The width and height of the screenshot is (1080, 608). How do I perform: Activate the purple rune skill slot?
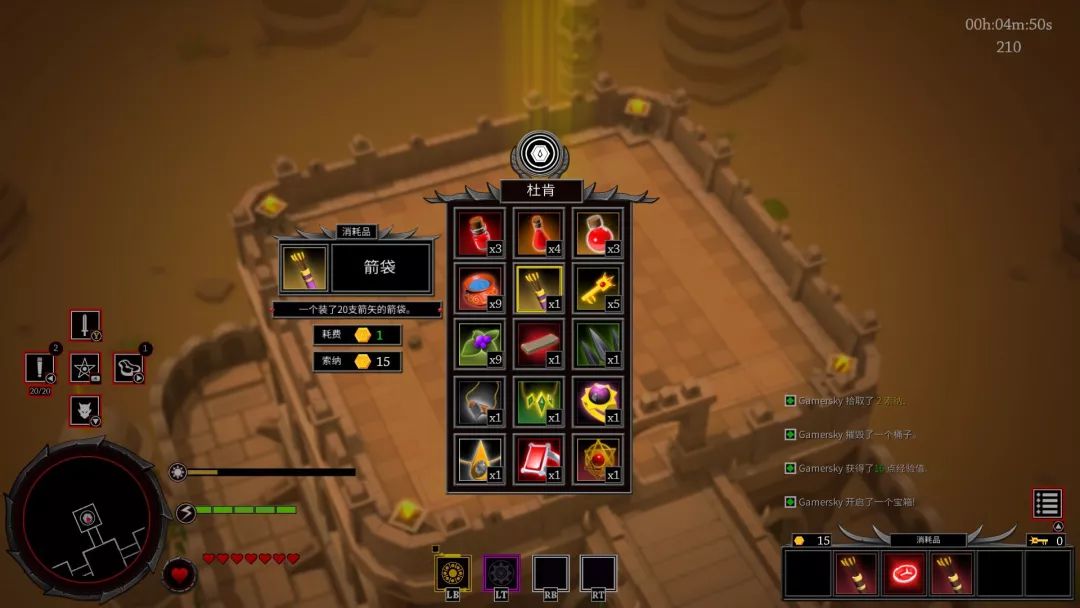point(502,573)
